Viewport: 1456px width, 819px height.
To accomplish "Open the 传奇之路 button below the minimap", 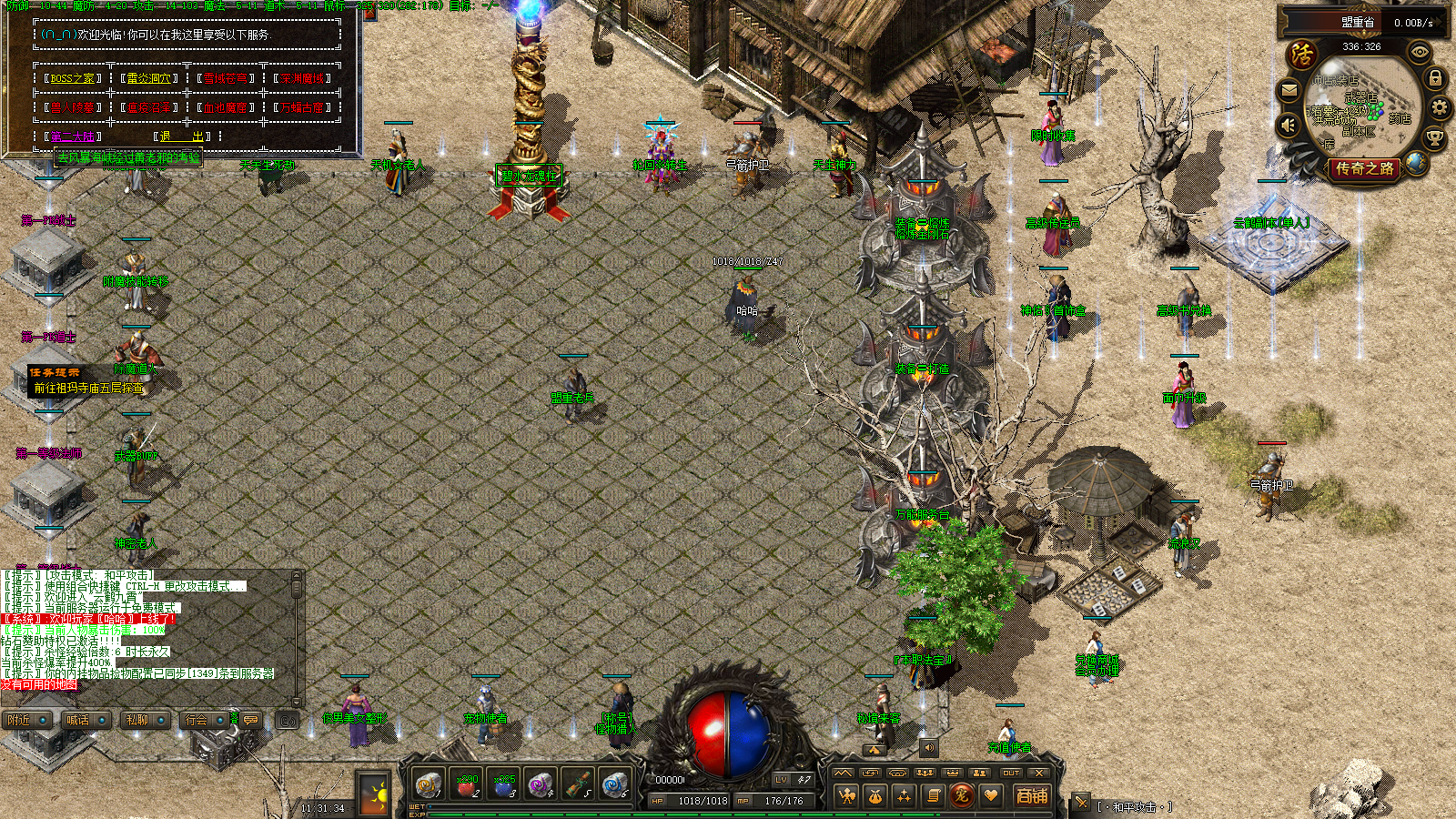I will [x=1364, y=168].
